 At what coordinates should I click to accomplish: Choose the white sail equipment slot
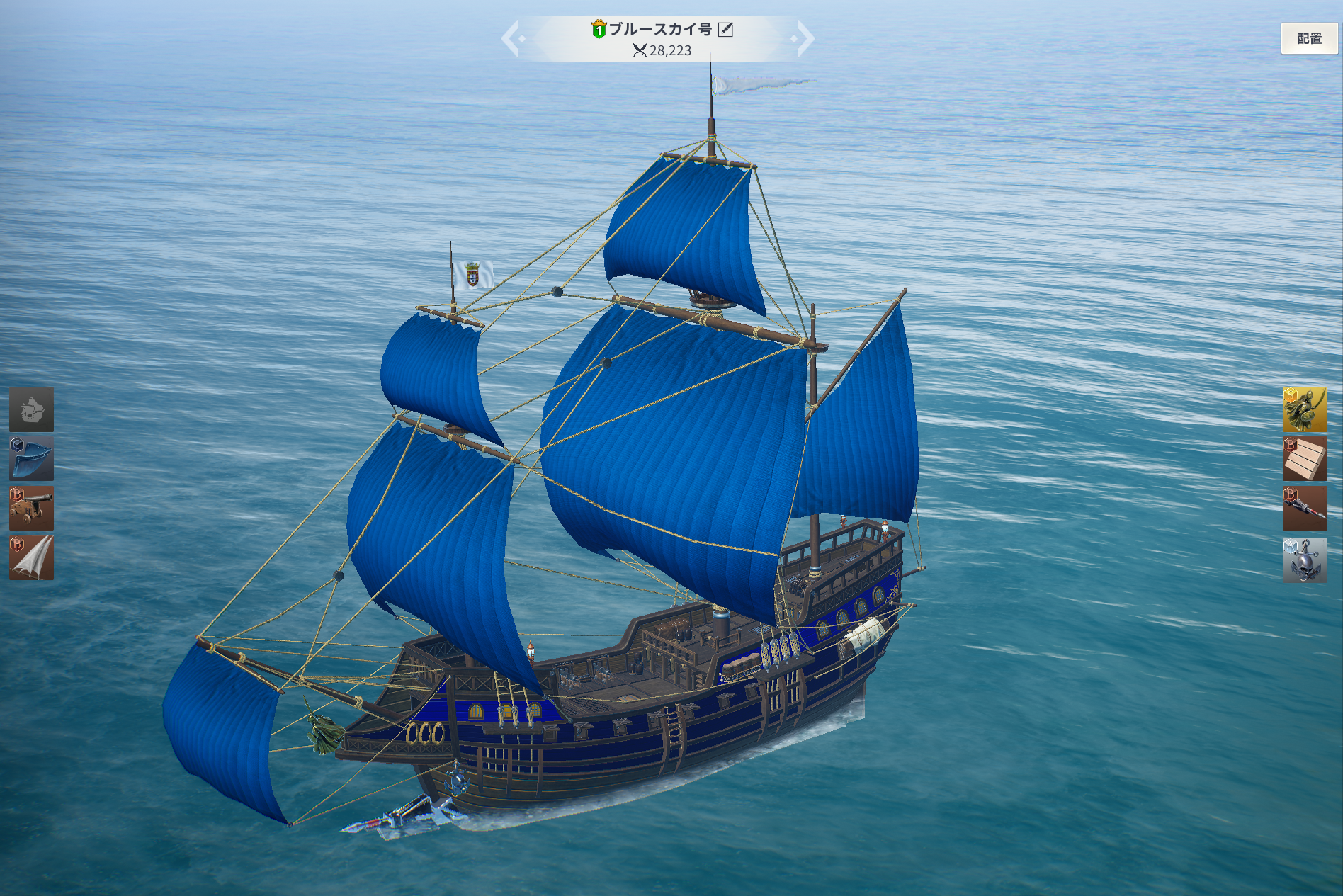[x=31, y=558]
